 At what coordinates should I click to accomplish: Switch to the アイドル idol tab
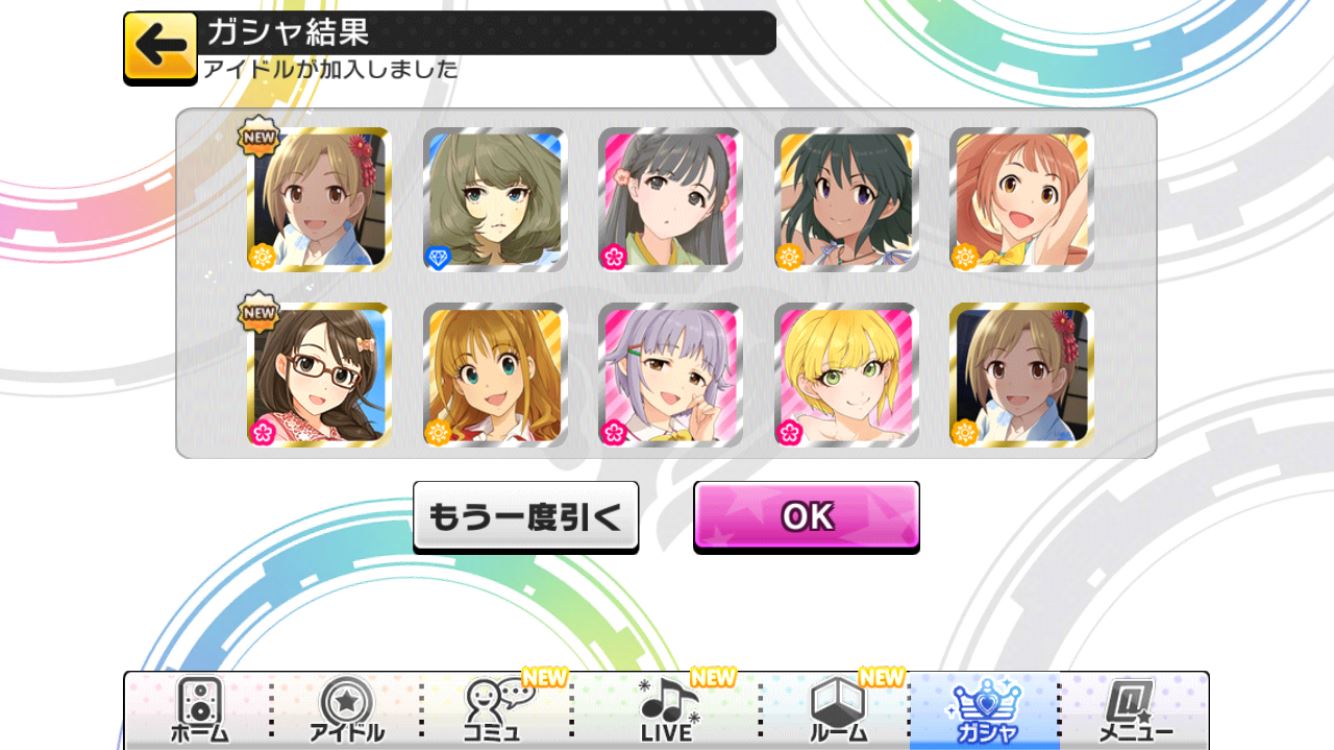click(346, 710)
